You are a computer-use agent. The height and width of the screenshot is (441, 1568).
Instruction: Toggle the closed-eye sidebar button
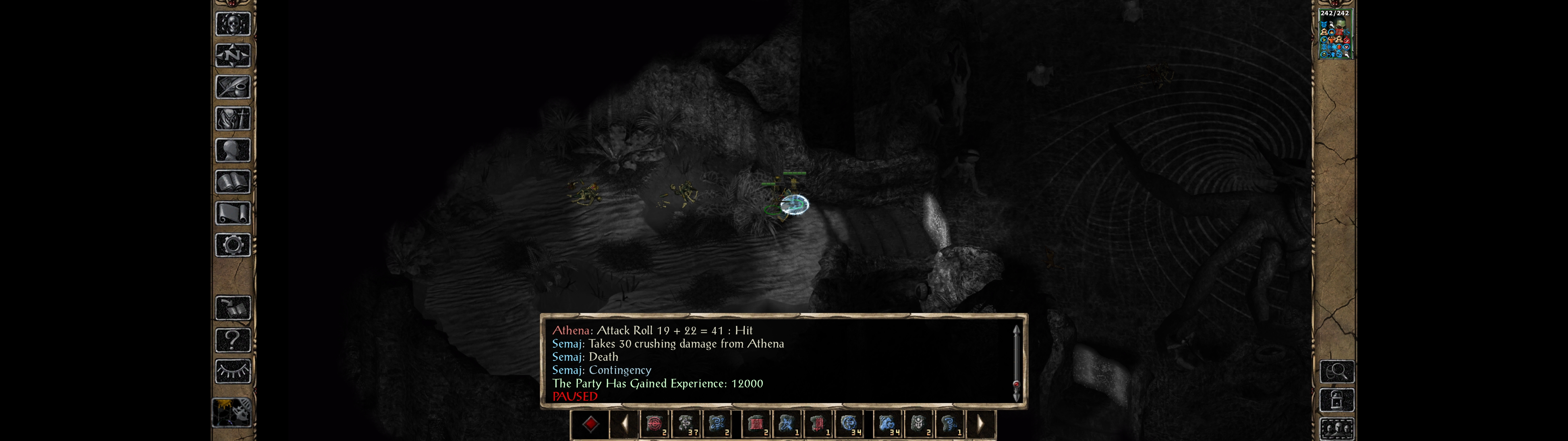click(x=232, y=371)
